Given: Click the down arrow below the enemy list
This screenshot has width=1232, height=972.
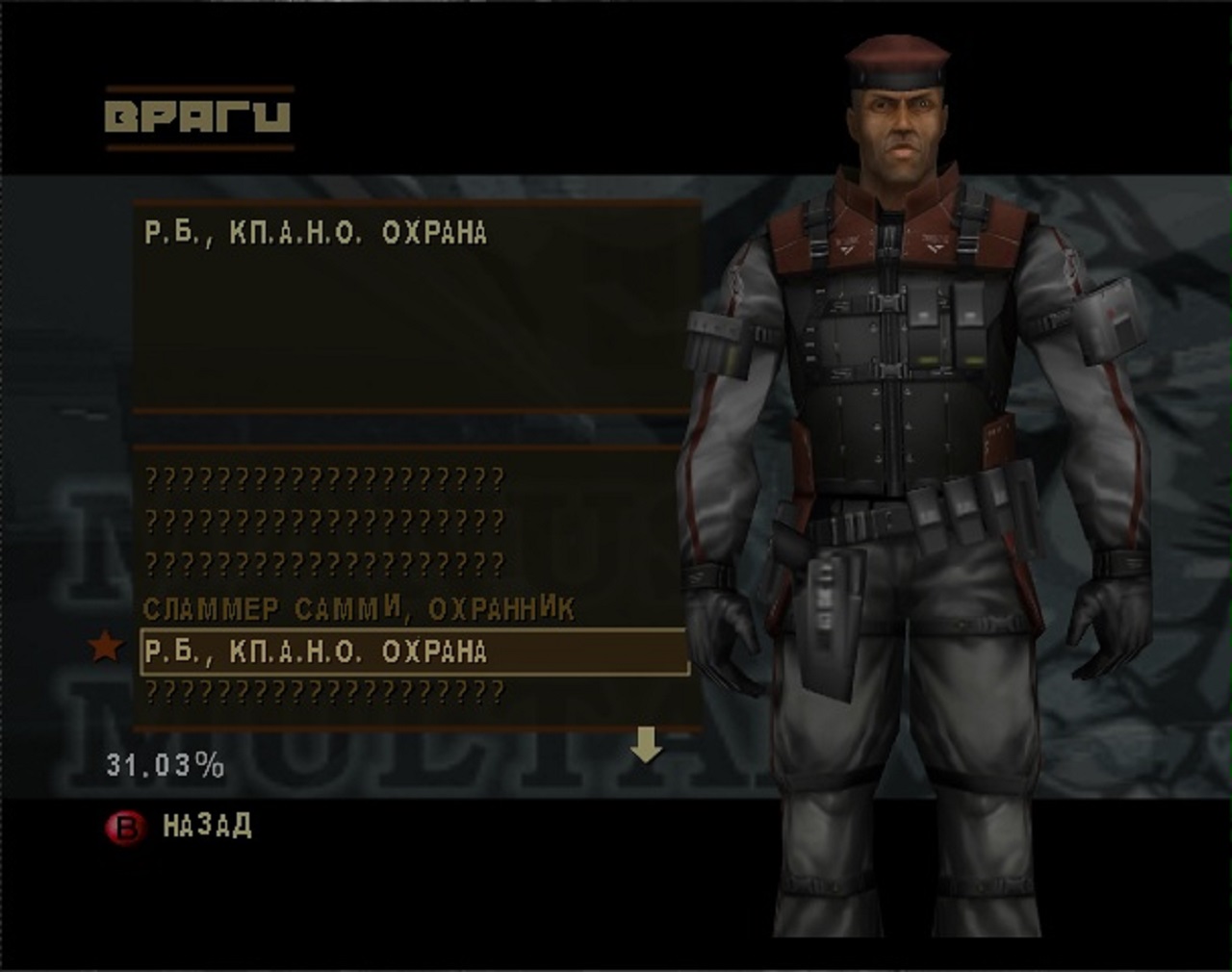Looking at the screenshot, I should point(646,745).
